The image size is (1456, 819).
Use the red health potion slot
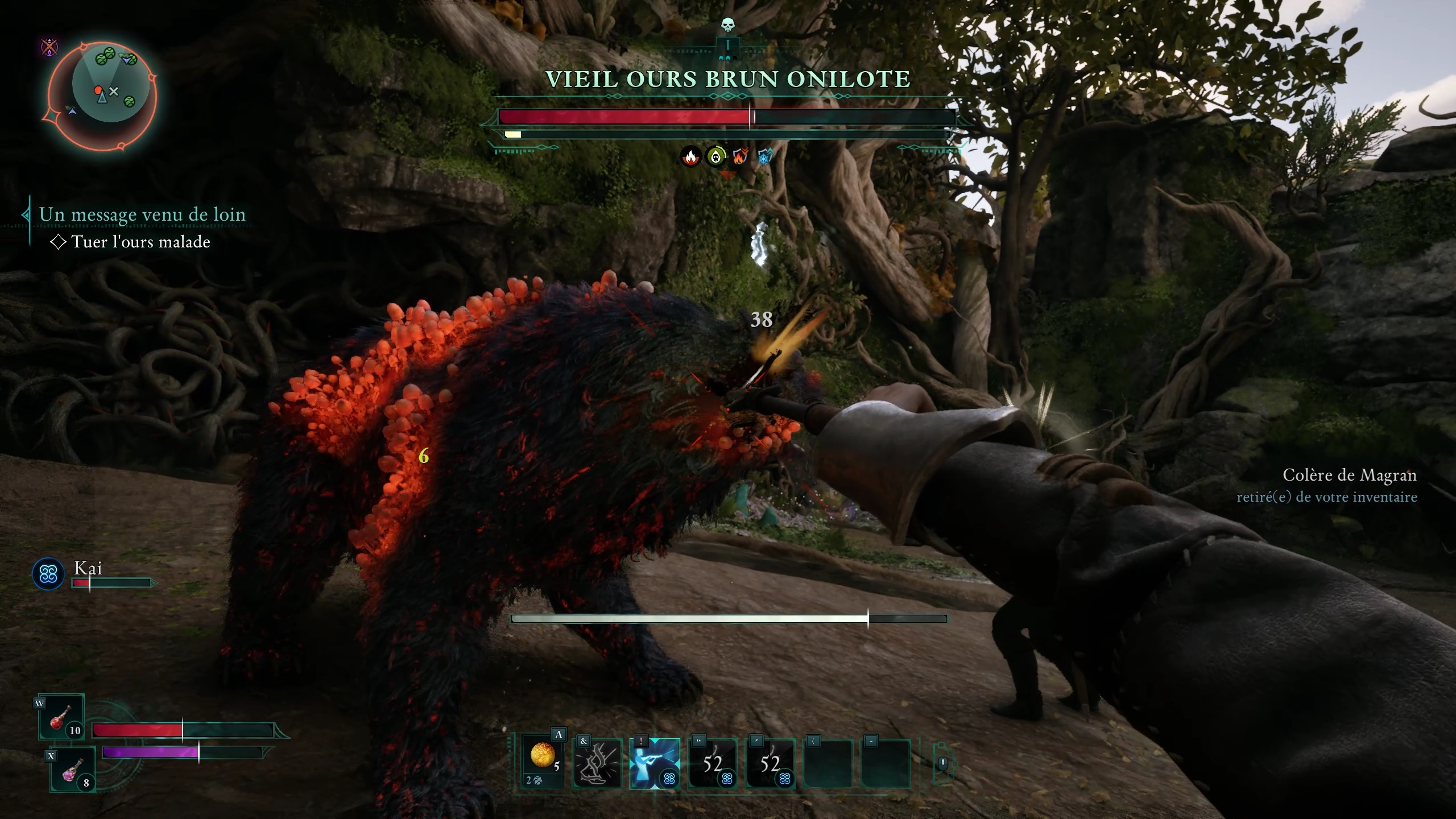61,717
